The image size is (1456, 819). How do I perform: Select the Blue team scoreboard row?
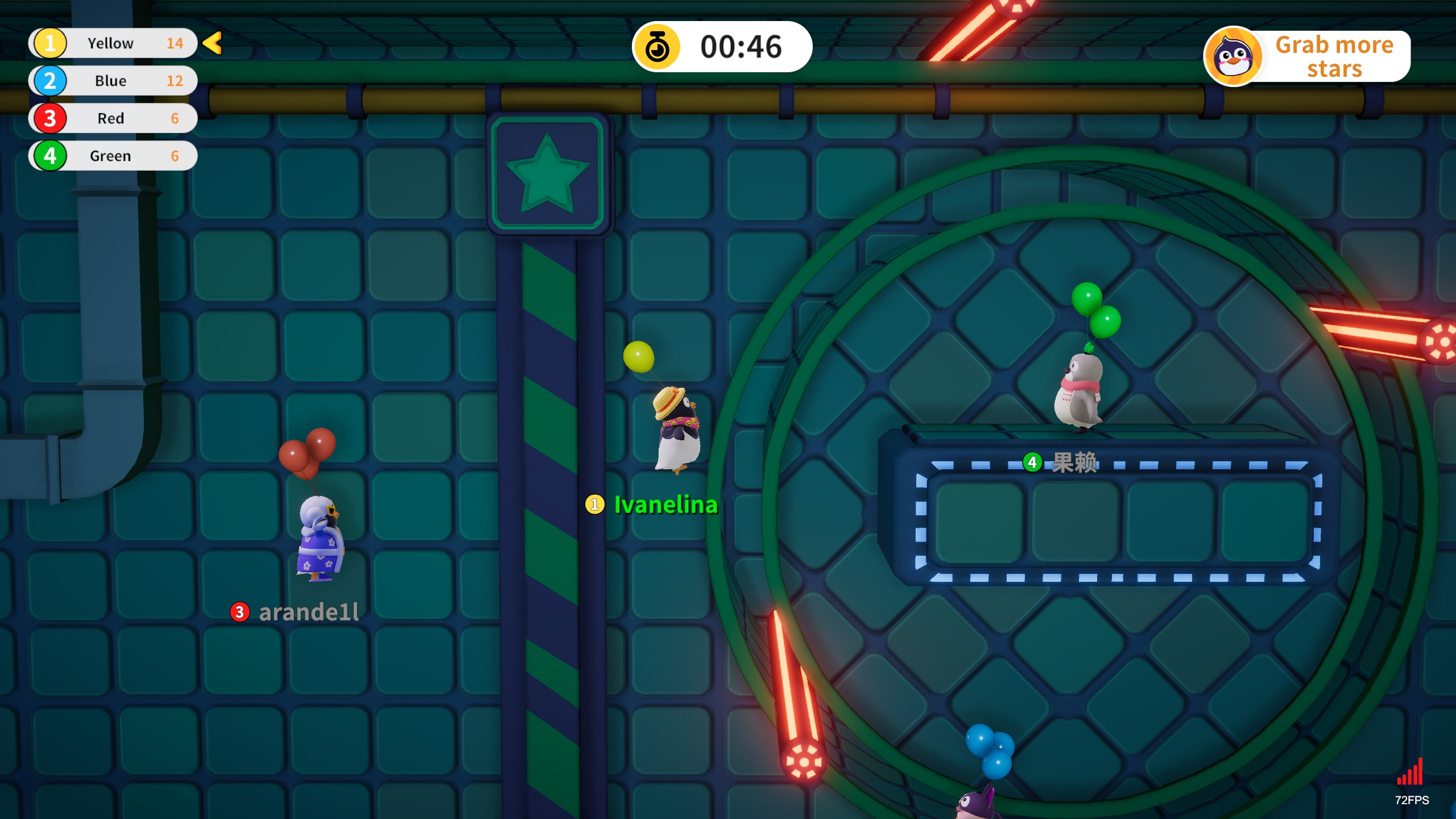click(x=113, y=81)
